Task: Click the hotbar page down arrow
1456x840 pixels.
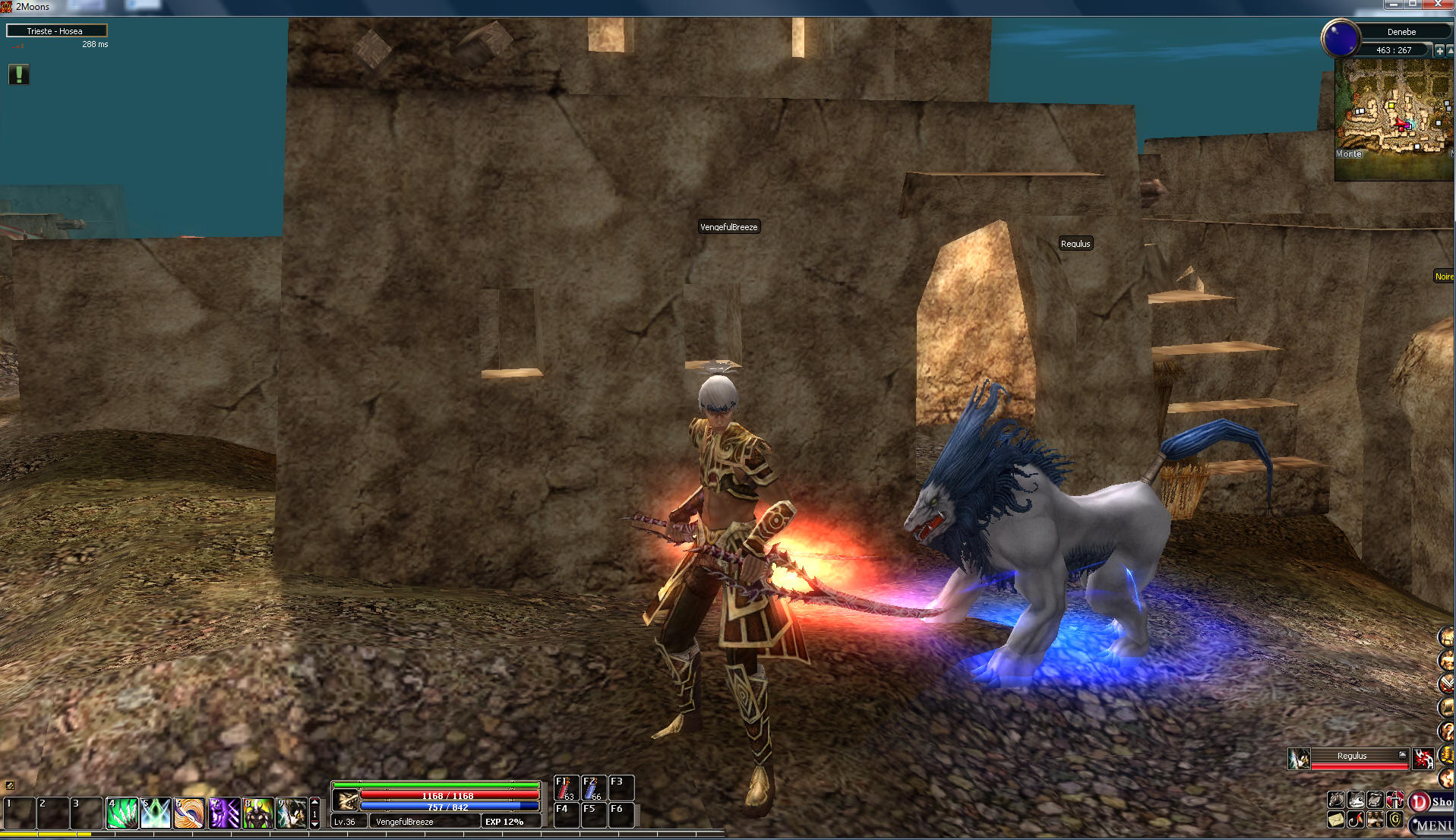Action: click(315, 824)
